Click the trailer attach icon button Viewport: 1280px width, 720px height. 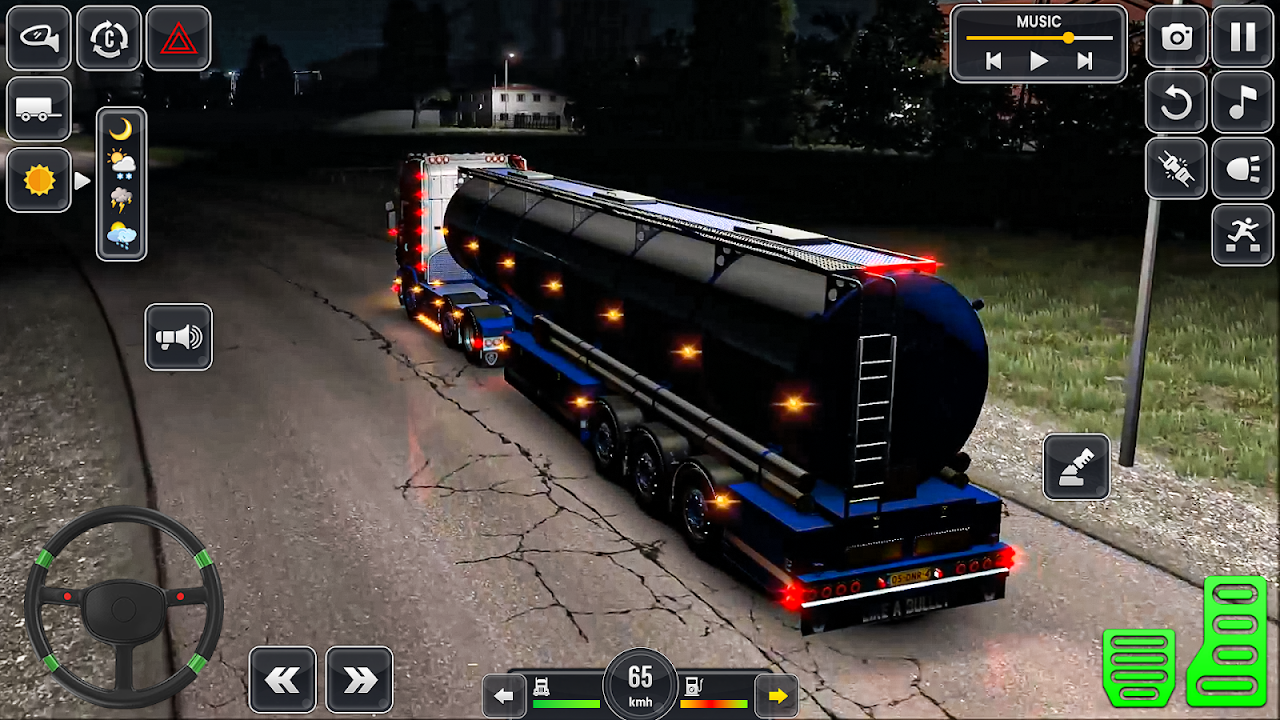tap(39, 109)
